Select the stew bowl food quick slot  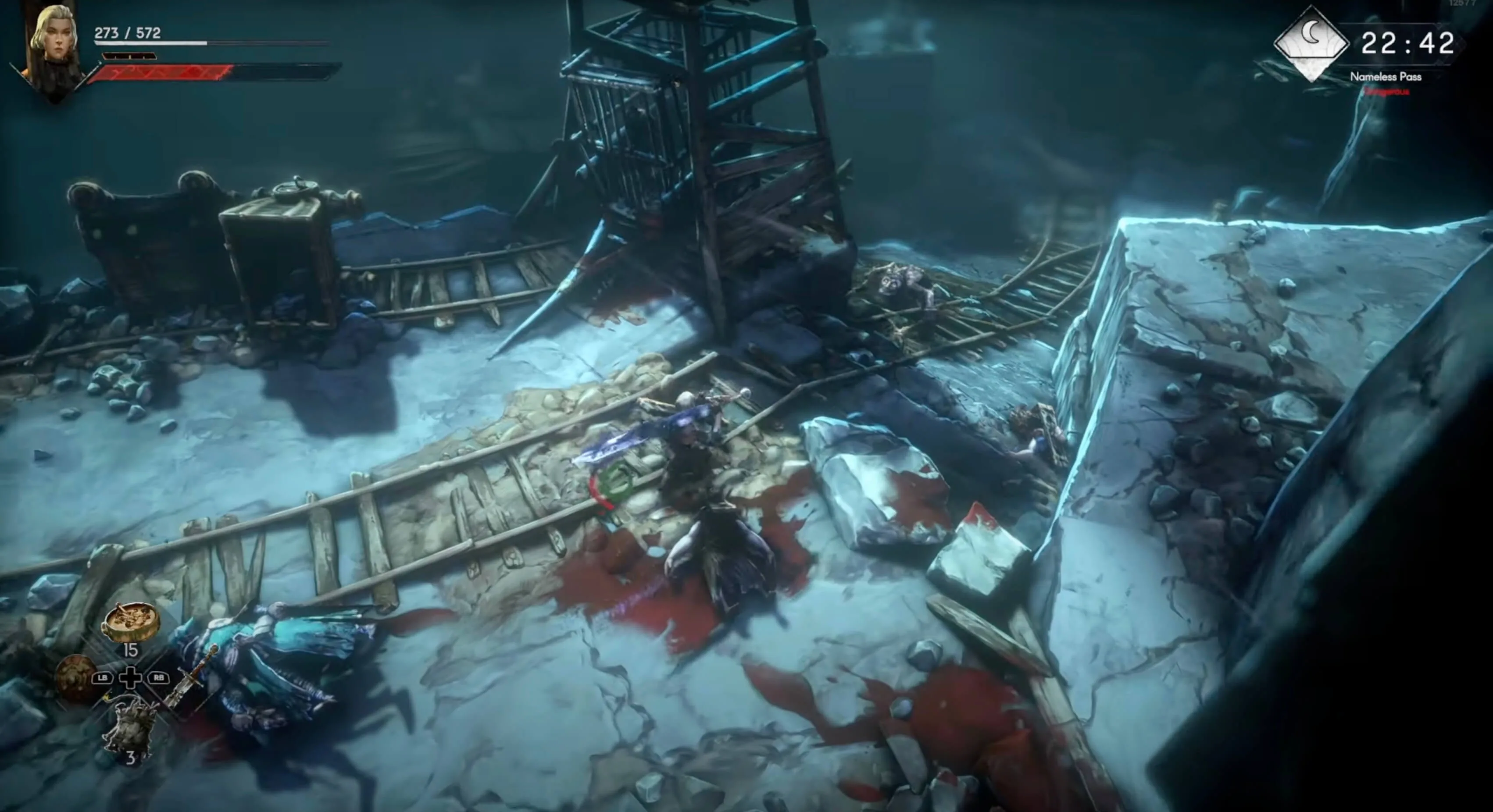130,622
